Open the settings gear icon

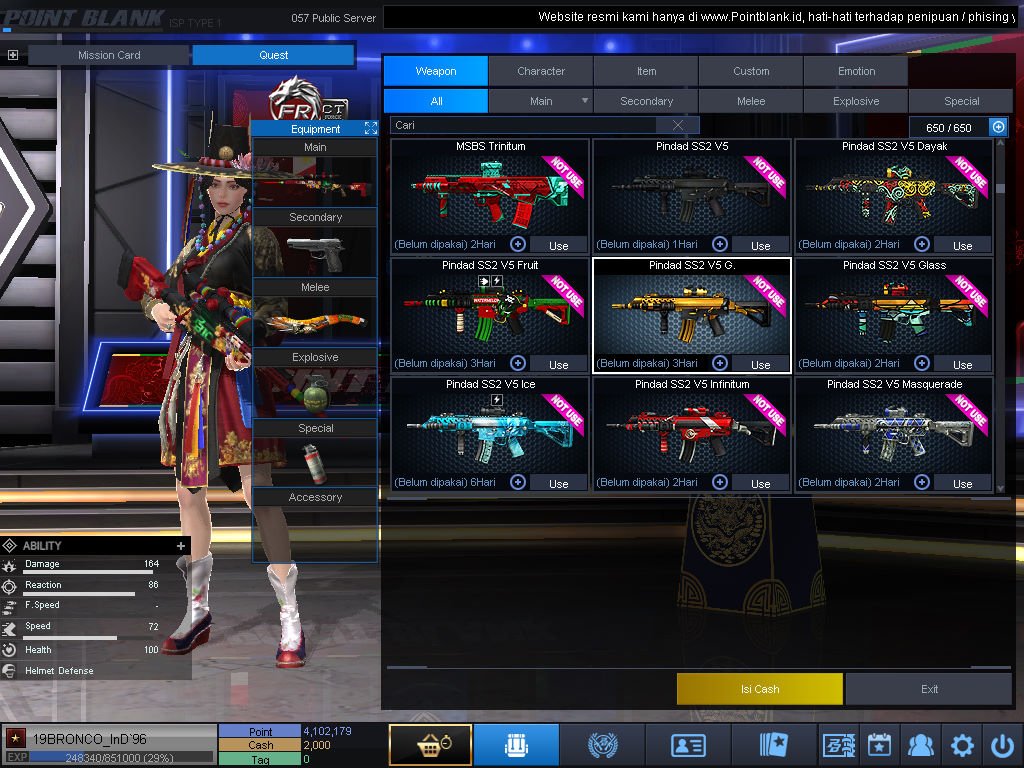click(x=962, y=745)
